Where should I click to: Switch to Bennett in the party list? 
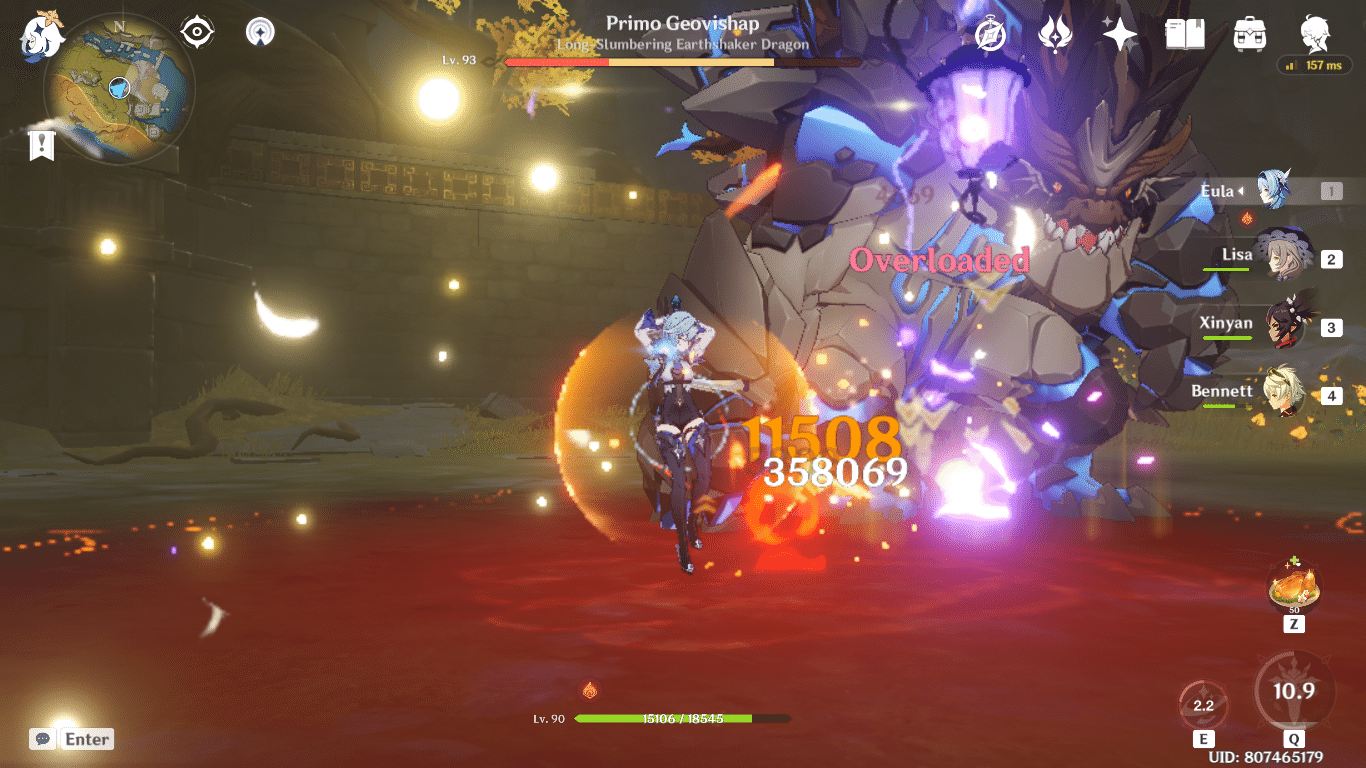pos(1268,391)
